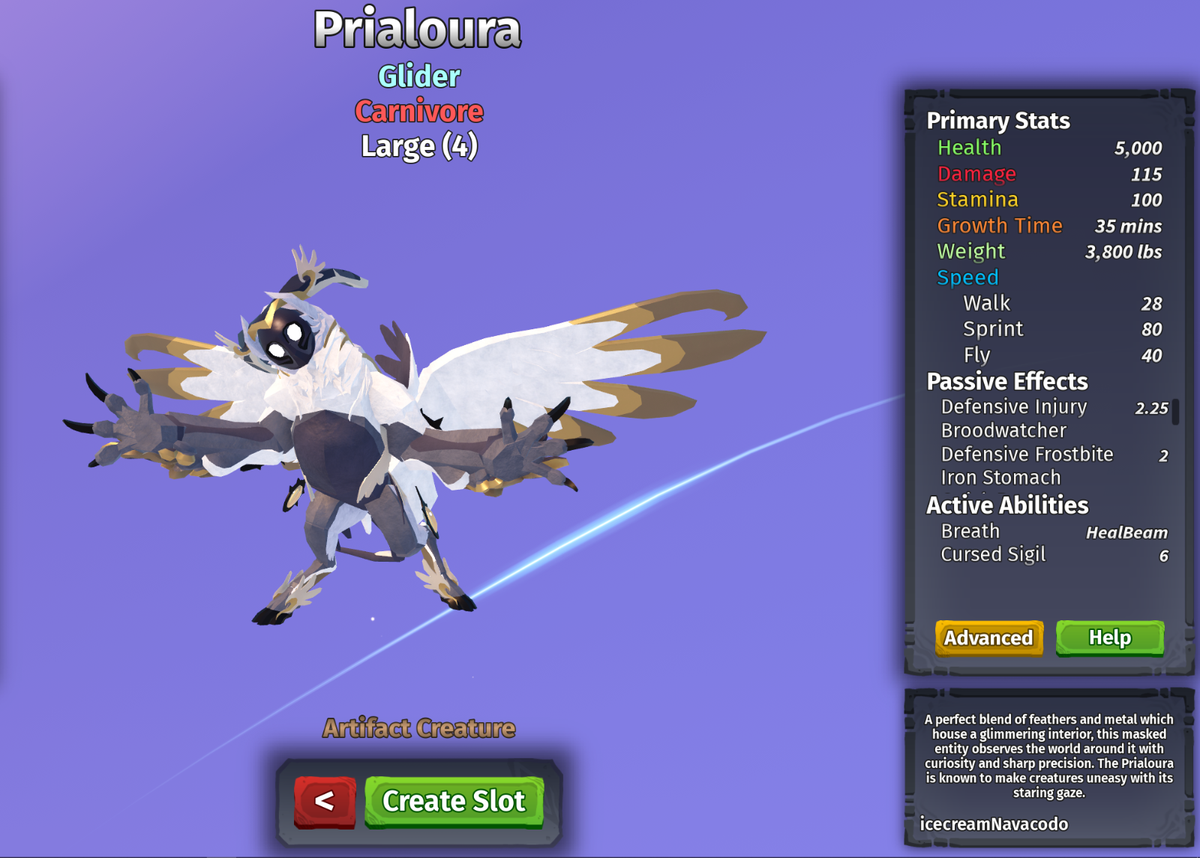Select the Broodwatcher passive effect

click(x=1004, y=431)
